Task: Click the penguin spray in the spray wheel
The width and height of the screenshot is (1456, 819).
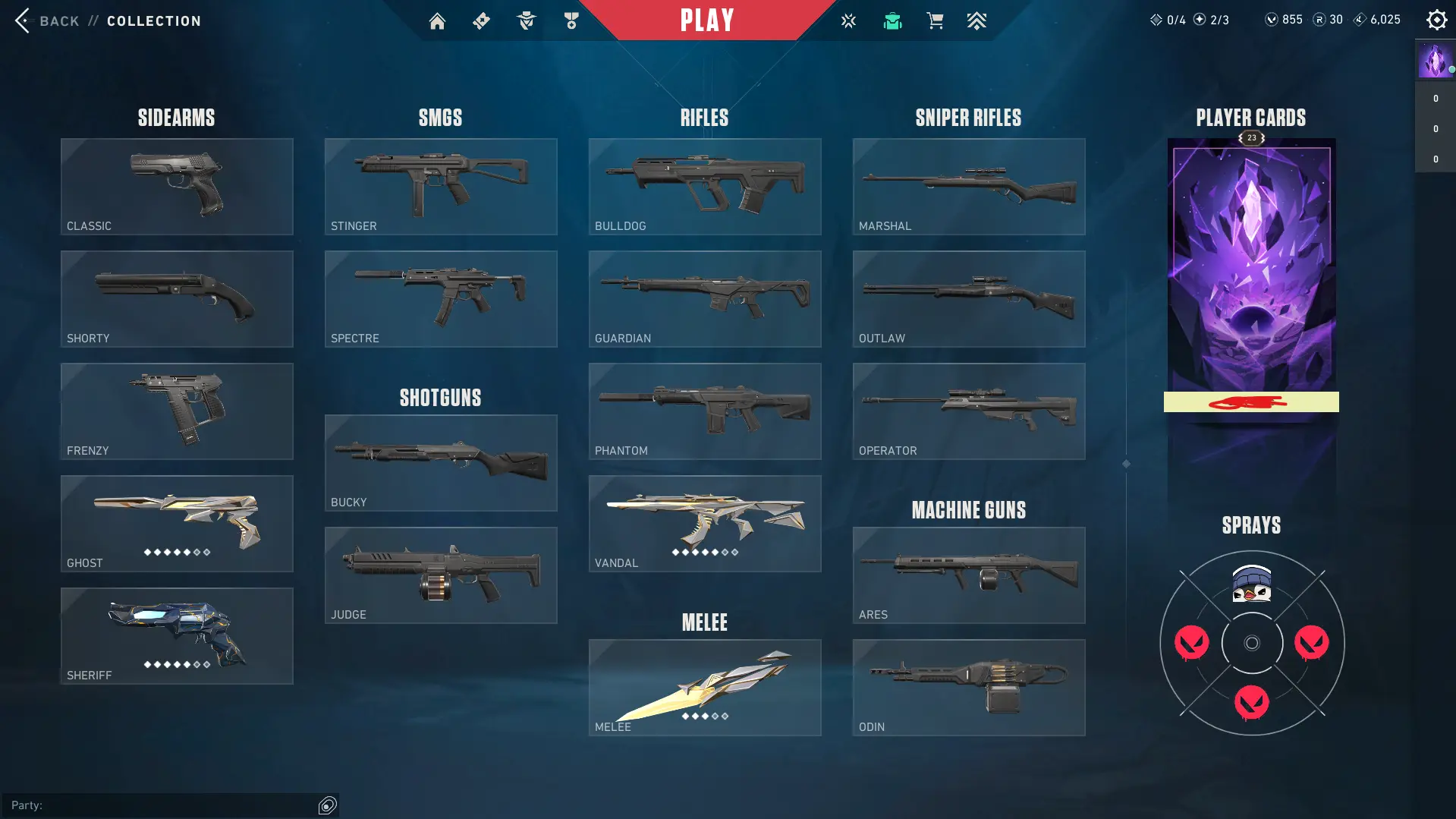Action: pyautogui.click(x=1250, y=584)
